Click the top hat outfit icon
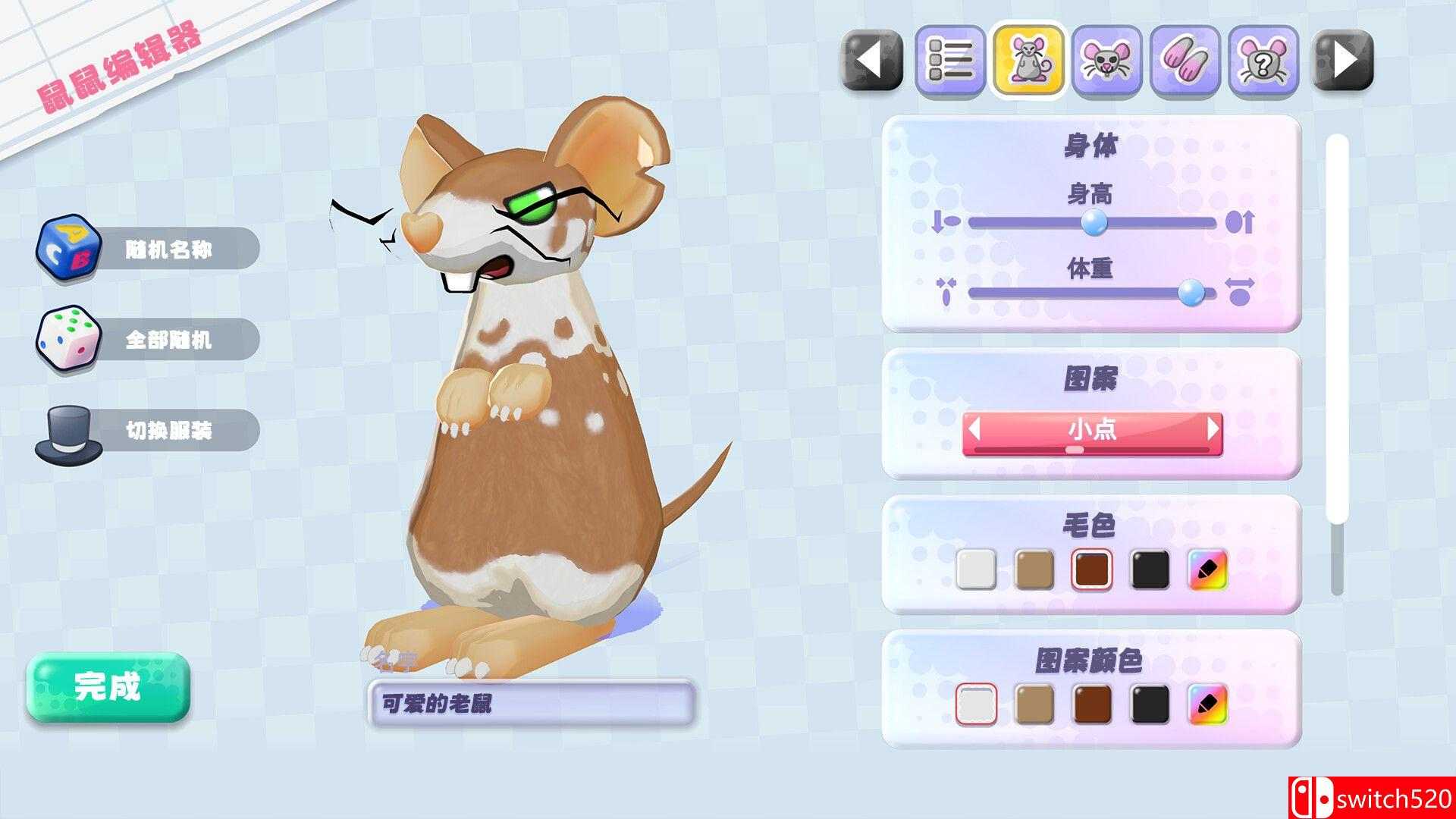Viewport: 1456px width, 819px height. (x=68, y=430)
